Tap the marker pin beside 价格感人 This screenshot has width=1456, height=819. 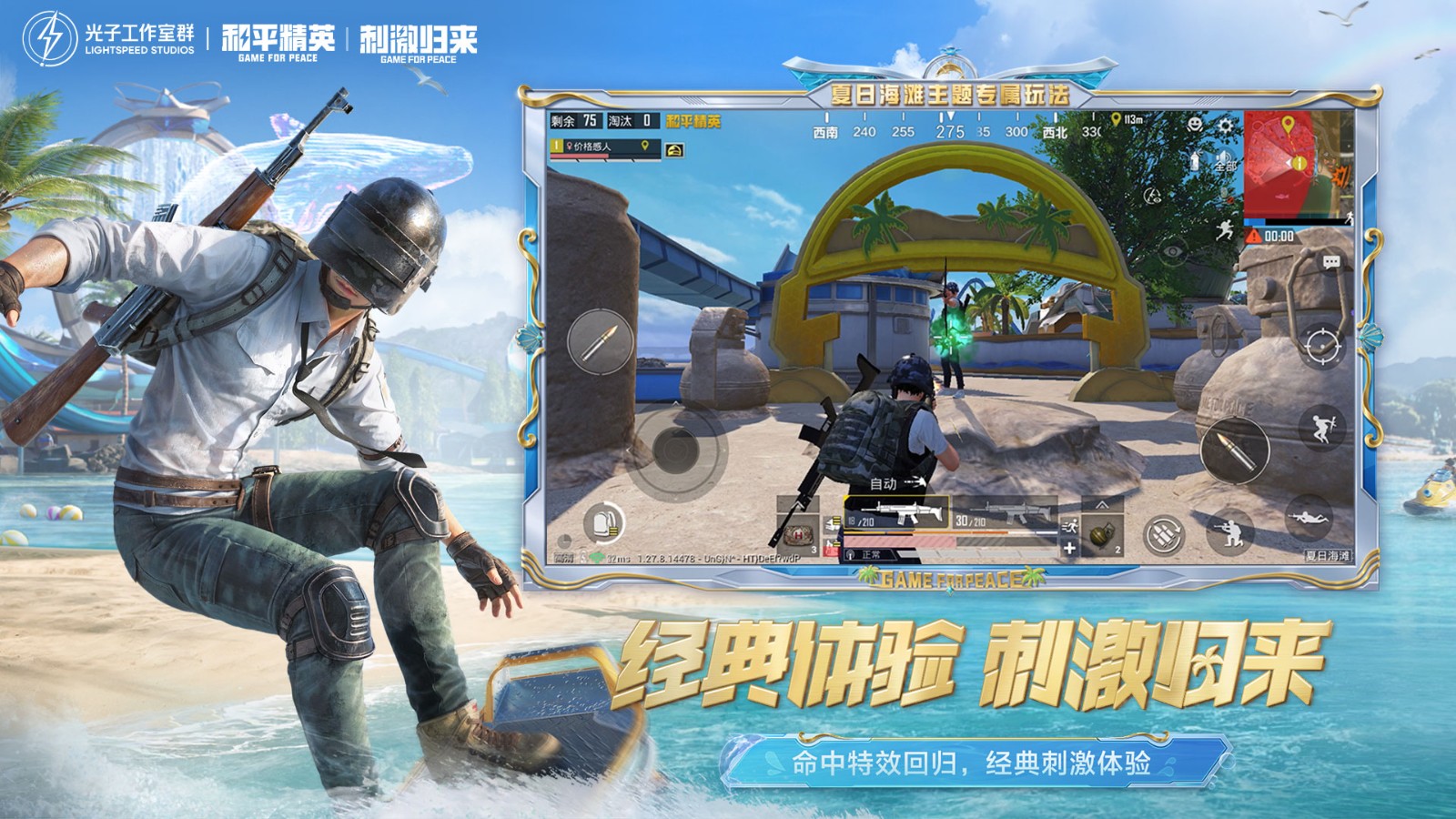click(646, 148)
